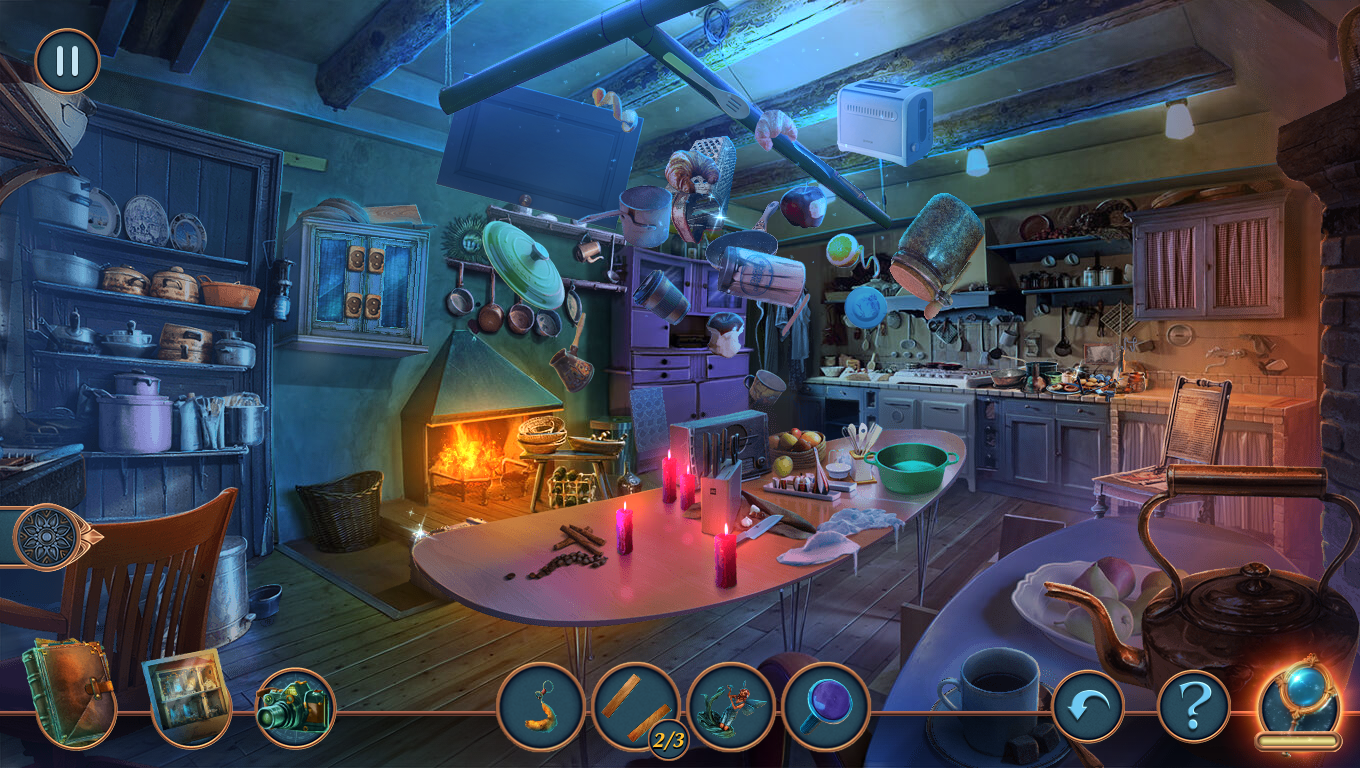Click the curved back arrow button
This screenshot has width=1360, height=768.
tap(1088, 706)
